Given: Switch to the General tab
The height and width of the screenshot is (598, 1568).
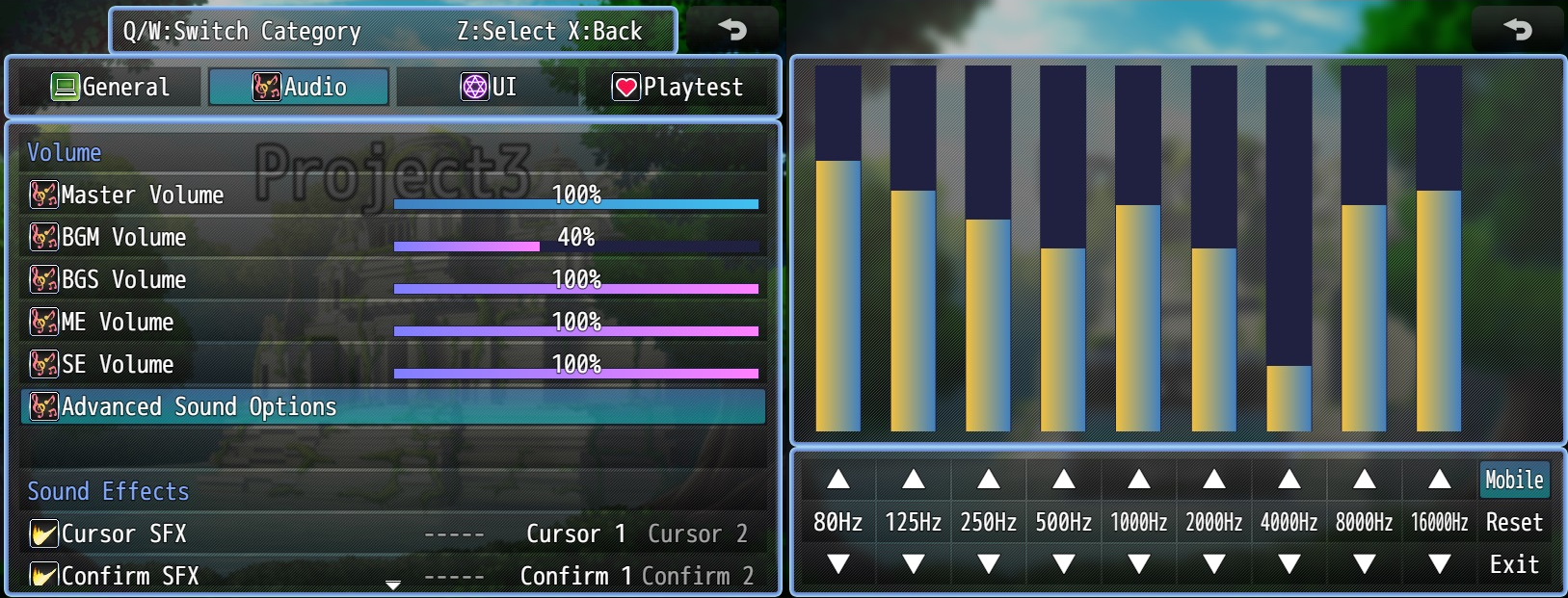Looking at the screenshot, I should tap(111, 87).
